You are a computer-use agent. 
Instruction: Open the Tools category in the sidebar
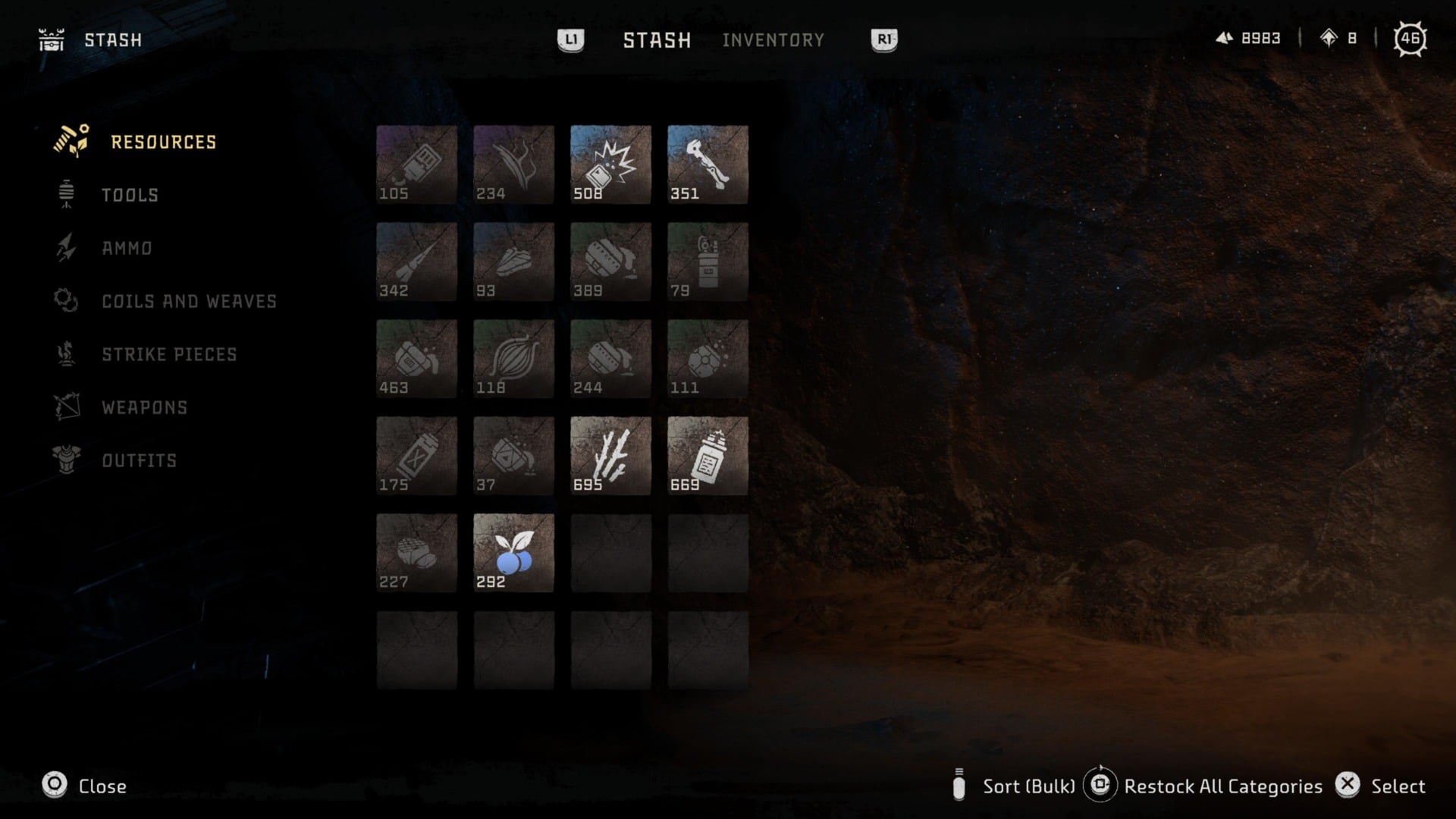67,195
